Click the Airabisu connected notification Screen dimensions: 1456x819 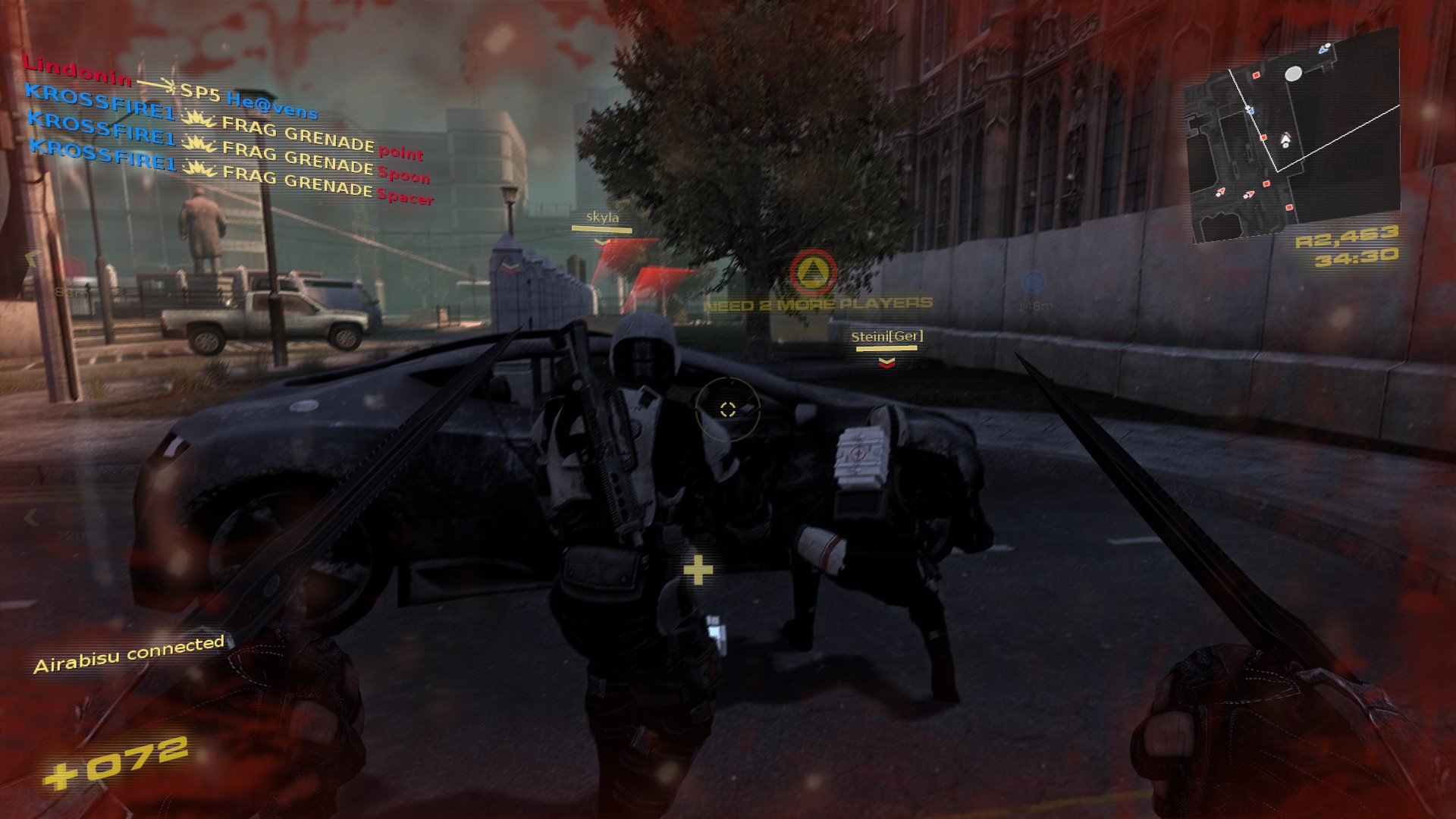(130, 654)
